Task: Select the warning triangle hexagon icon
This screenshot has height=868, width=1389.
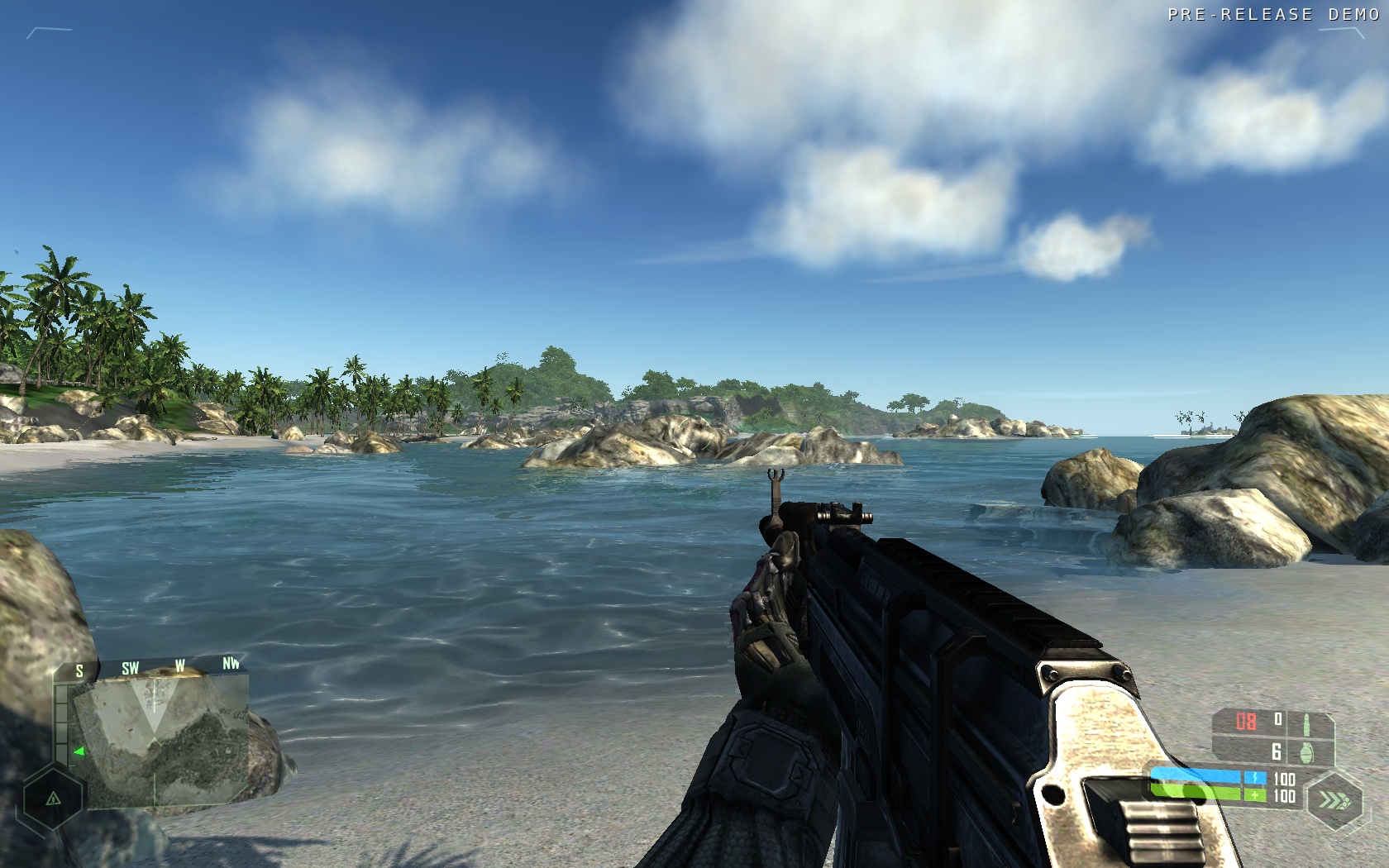Action: click(54, 799)
